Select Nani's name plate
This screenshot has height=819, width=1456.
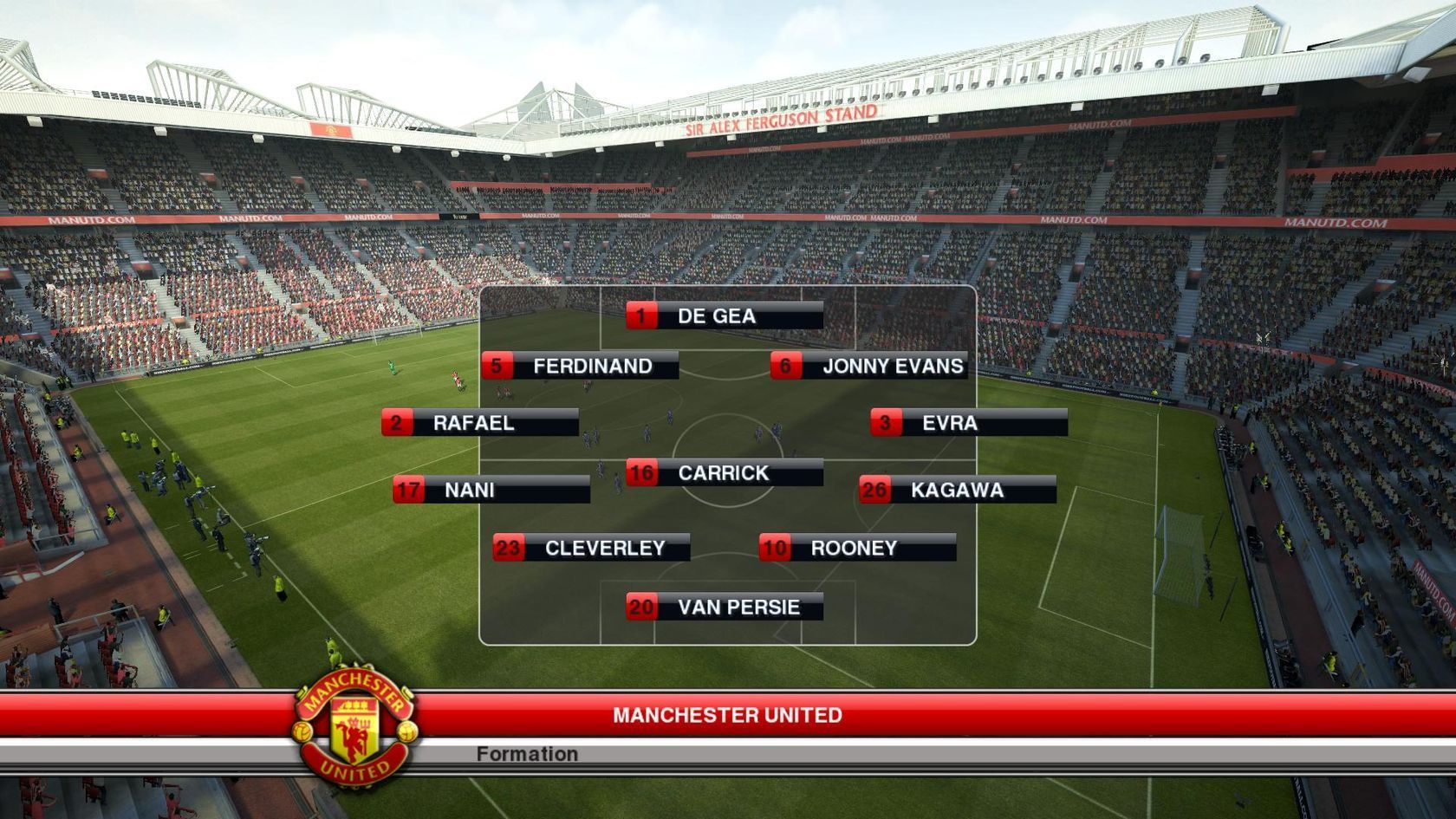click(x=491, y=491)
